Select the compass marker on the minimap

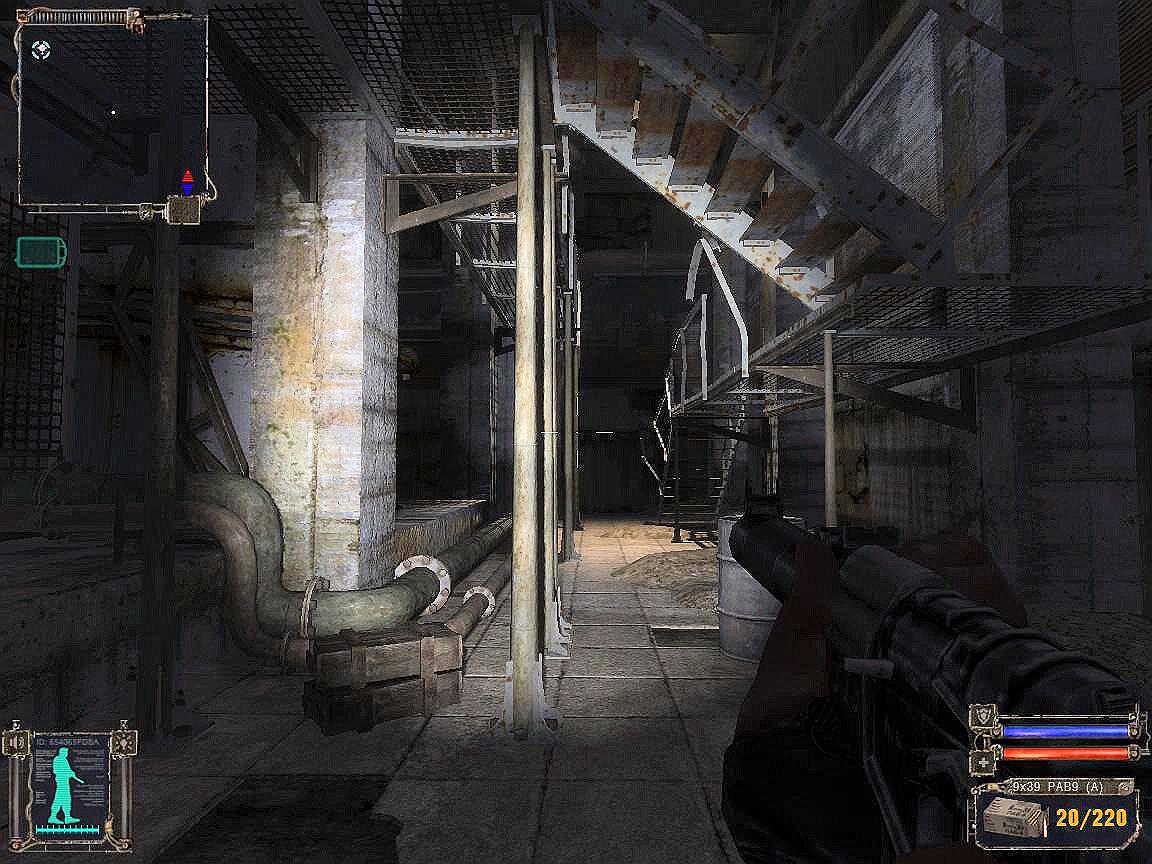tap(40, 47)
